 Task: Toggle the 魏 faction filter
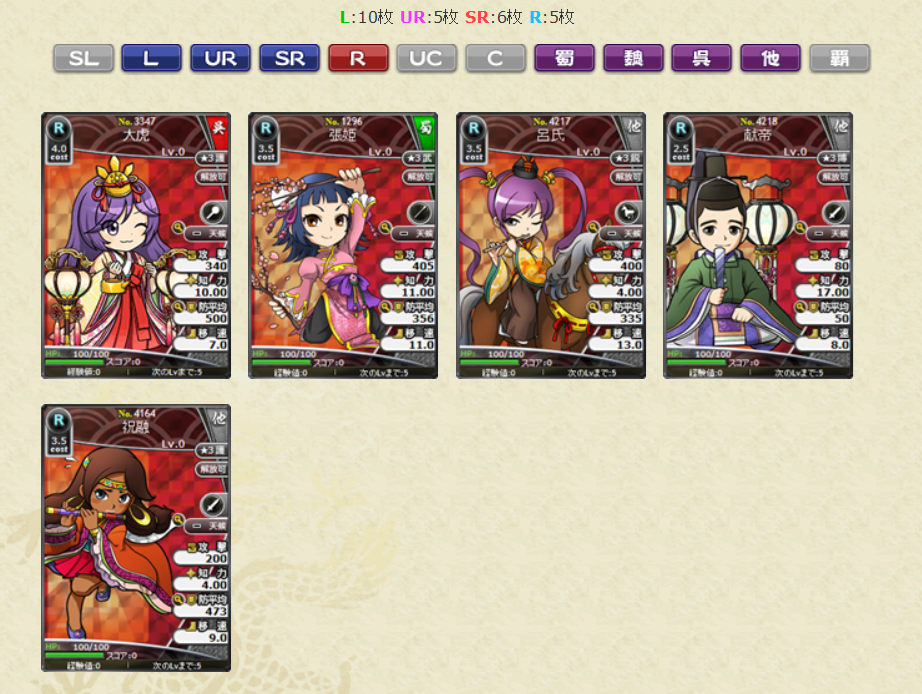[633, 59]
